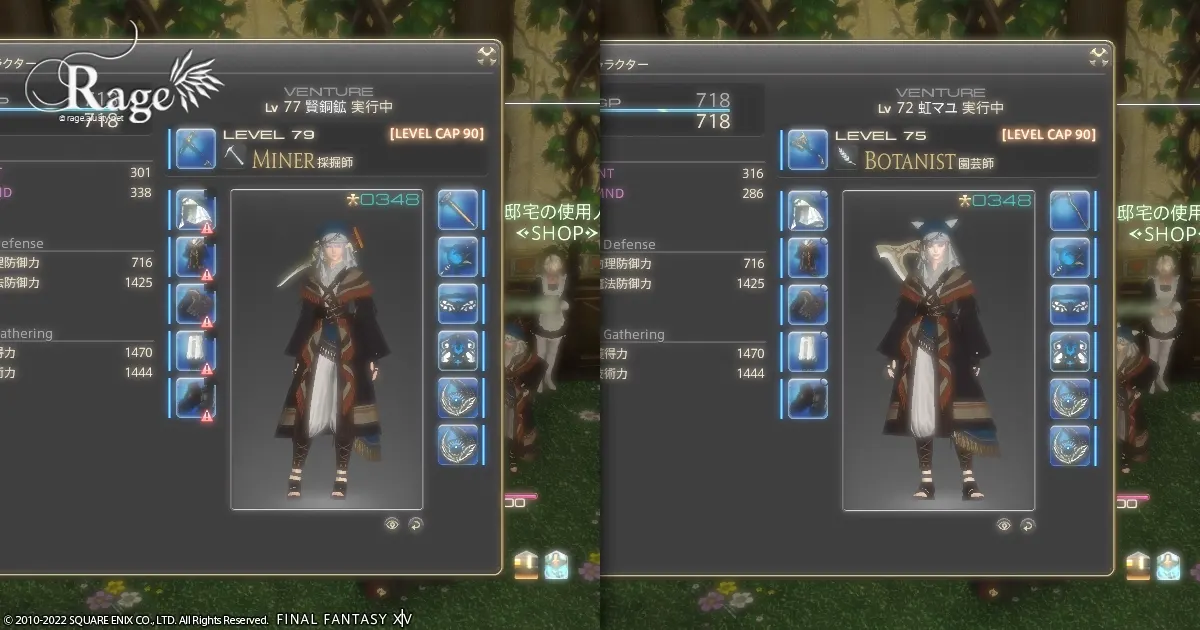Viewport: 1200px width, 630px height.
Task: Select the Botanist's necklace slot
Action: [1069, 304]
